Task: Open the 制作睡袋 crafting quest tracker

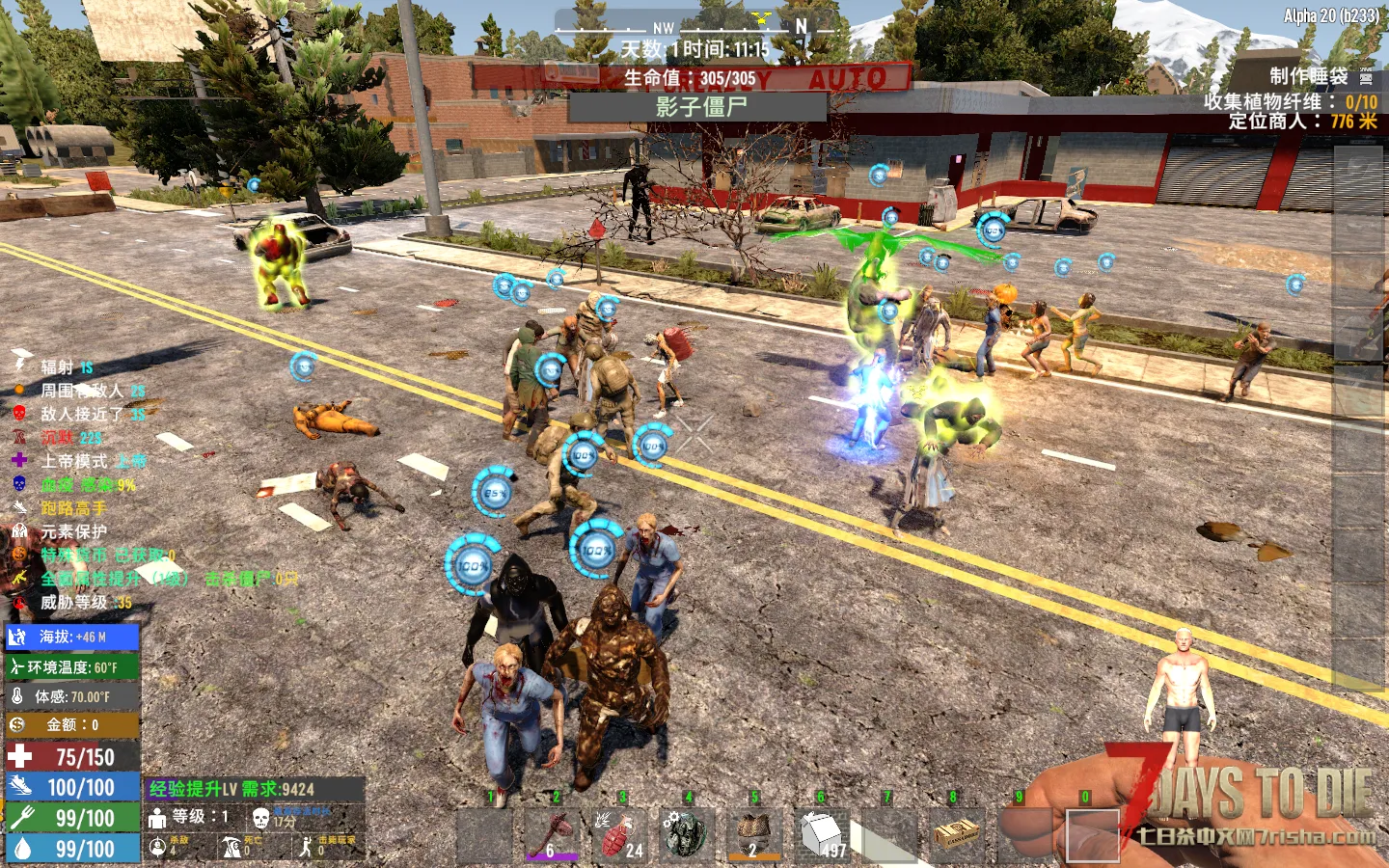Action: tap(1308, 76)
